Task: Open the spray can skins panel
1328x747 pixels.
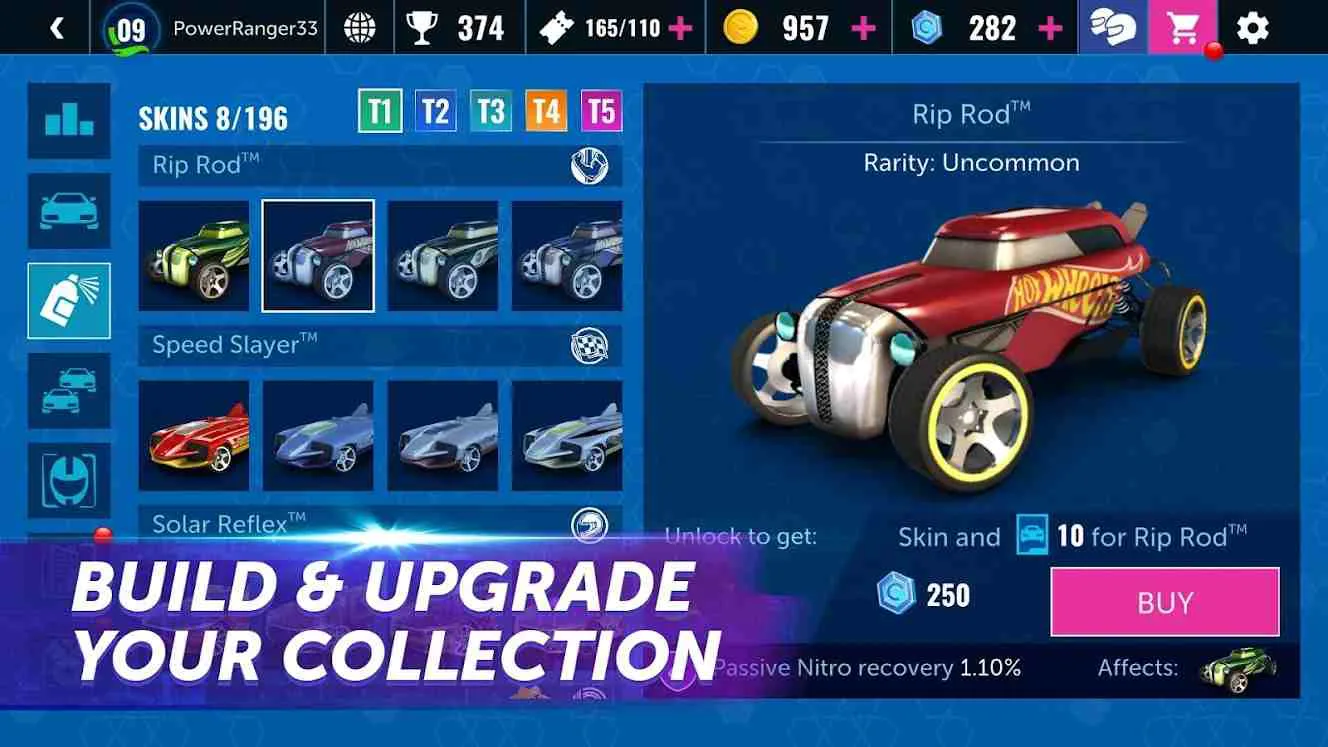Action: (x=69, y=301)
